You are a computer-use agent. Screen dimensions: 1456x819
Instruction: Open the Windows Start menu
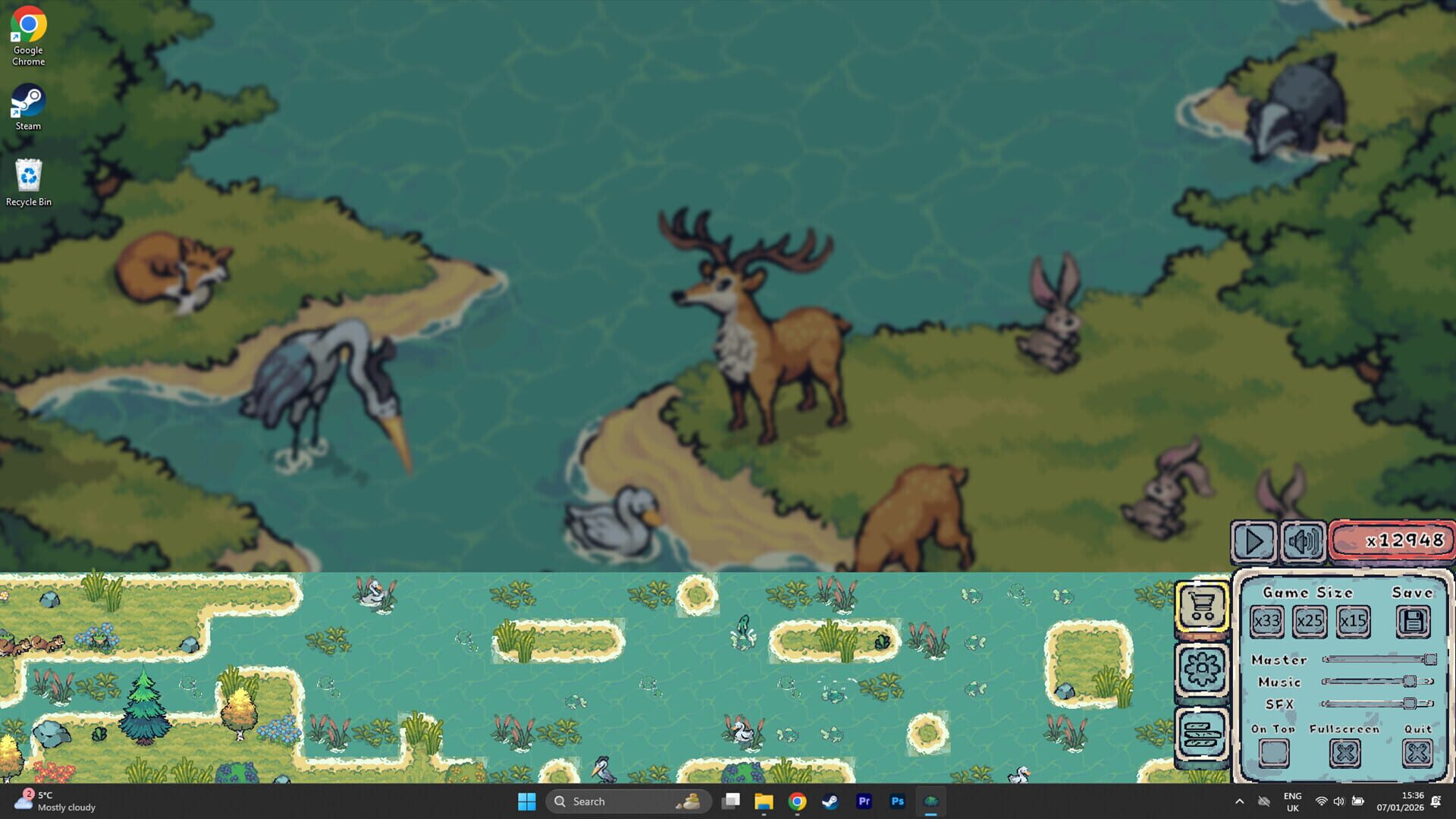[528, 801]
